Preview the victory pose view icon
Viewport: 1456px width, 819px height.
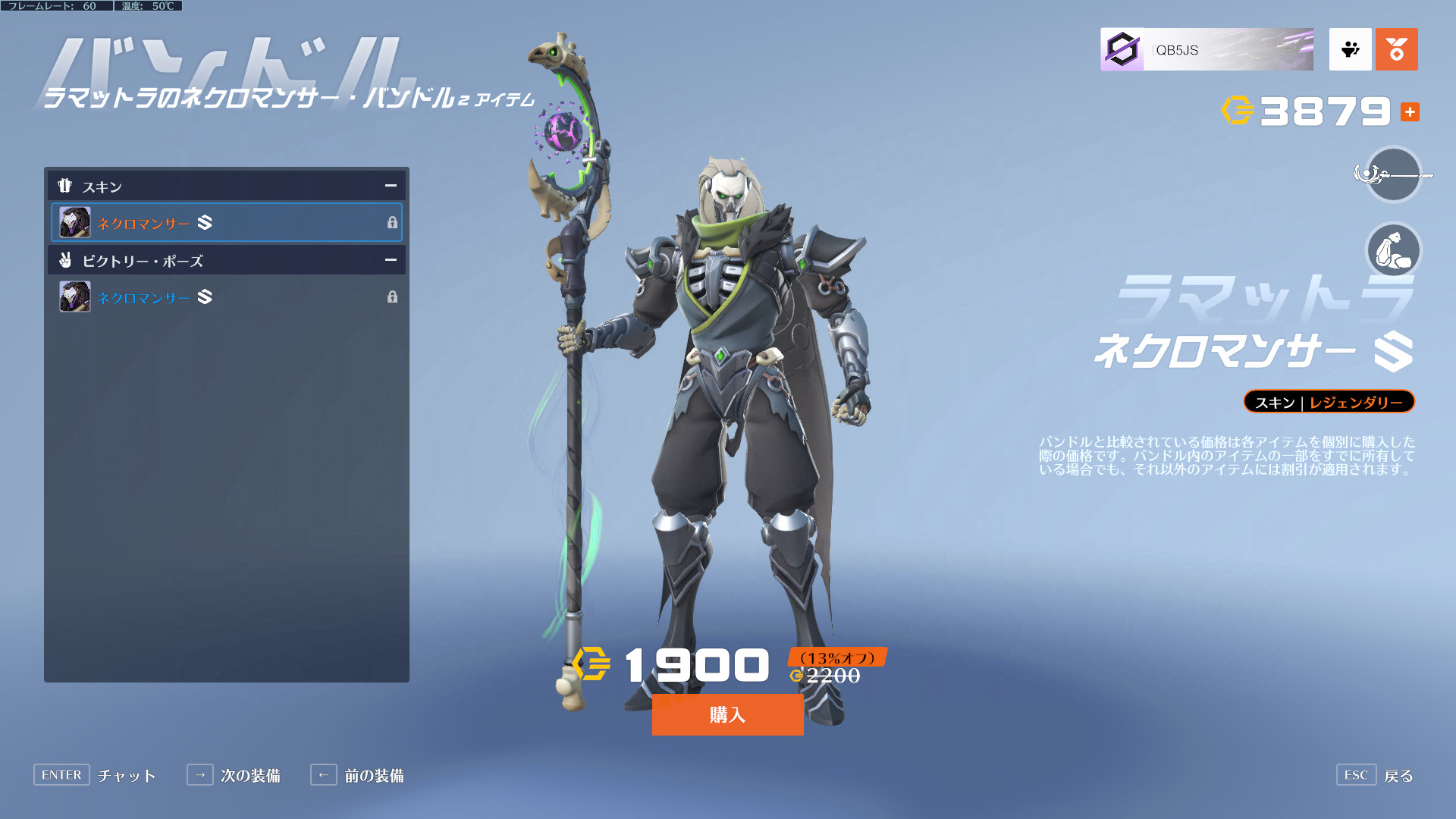[1393, 249]
